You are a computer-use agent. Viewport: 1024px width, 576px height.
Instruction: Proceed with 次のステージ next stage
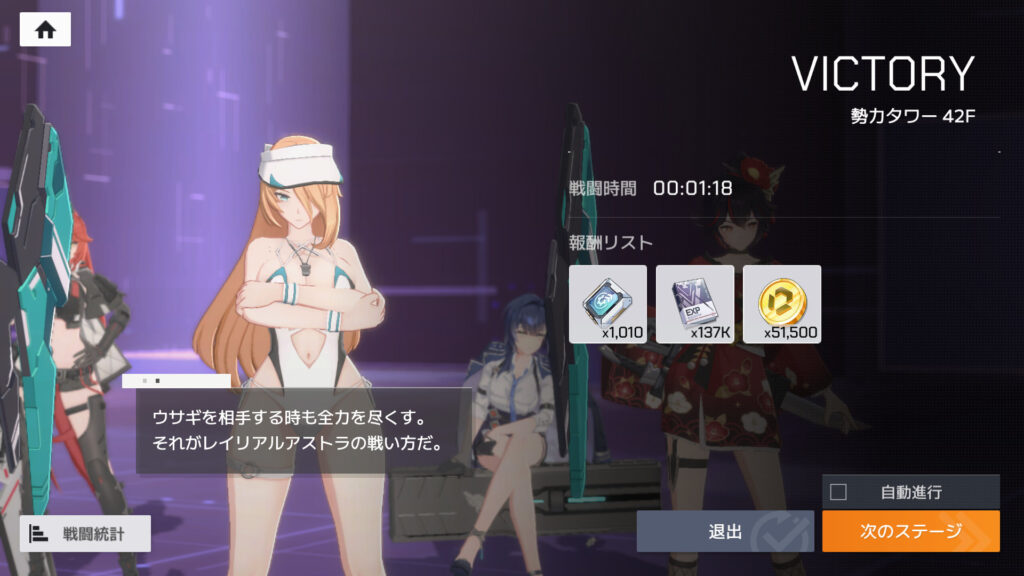click(x=910, y=531)
